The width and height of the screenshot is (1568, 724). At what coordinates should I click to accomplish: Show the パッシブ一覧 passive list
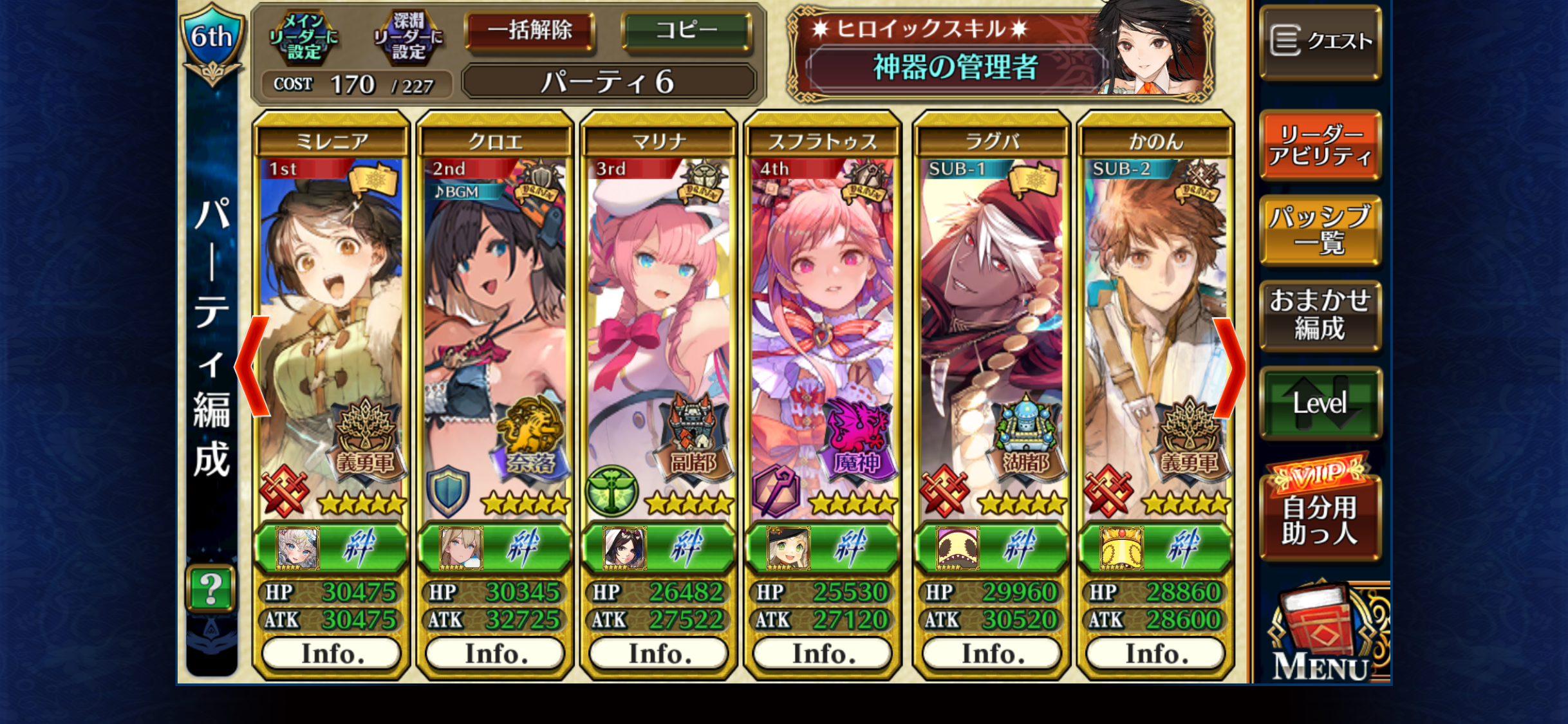1320,230
